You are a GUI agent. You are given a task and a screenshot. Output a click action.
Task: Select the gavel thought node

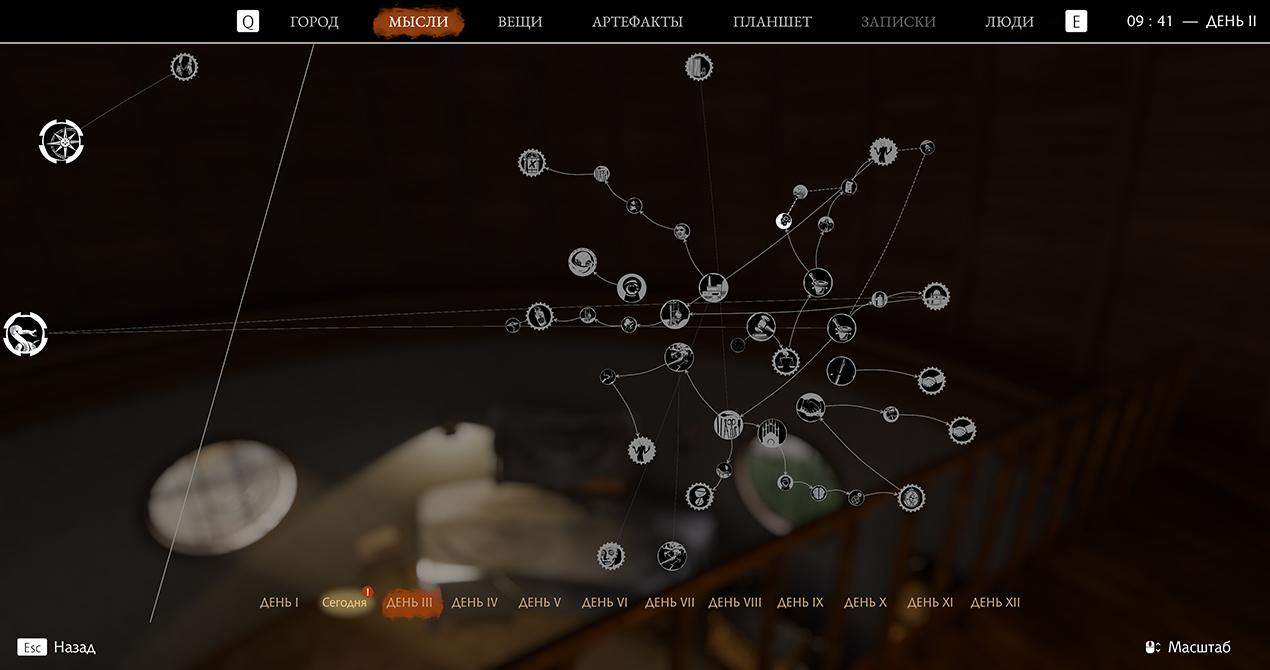(x=760, y=327)
